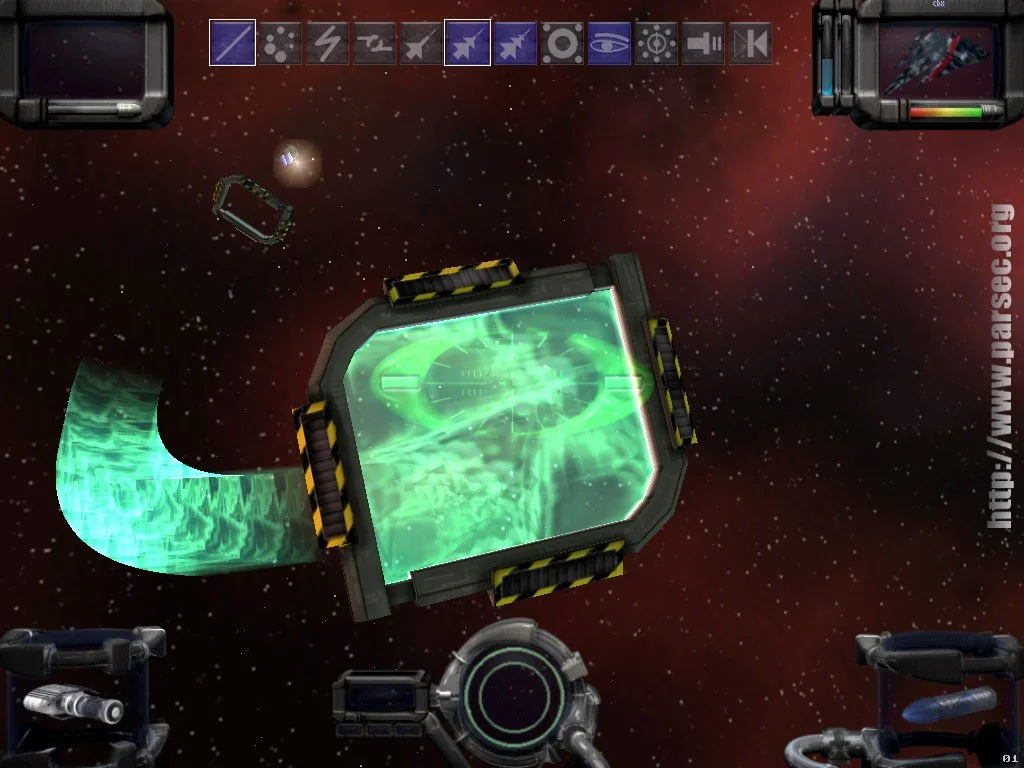
Task: Select the grey single-jet missile icon
Action: pyautogui.click(x=421, y=43)
